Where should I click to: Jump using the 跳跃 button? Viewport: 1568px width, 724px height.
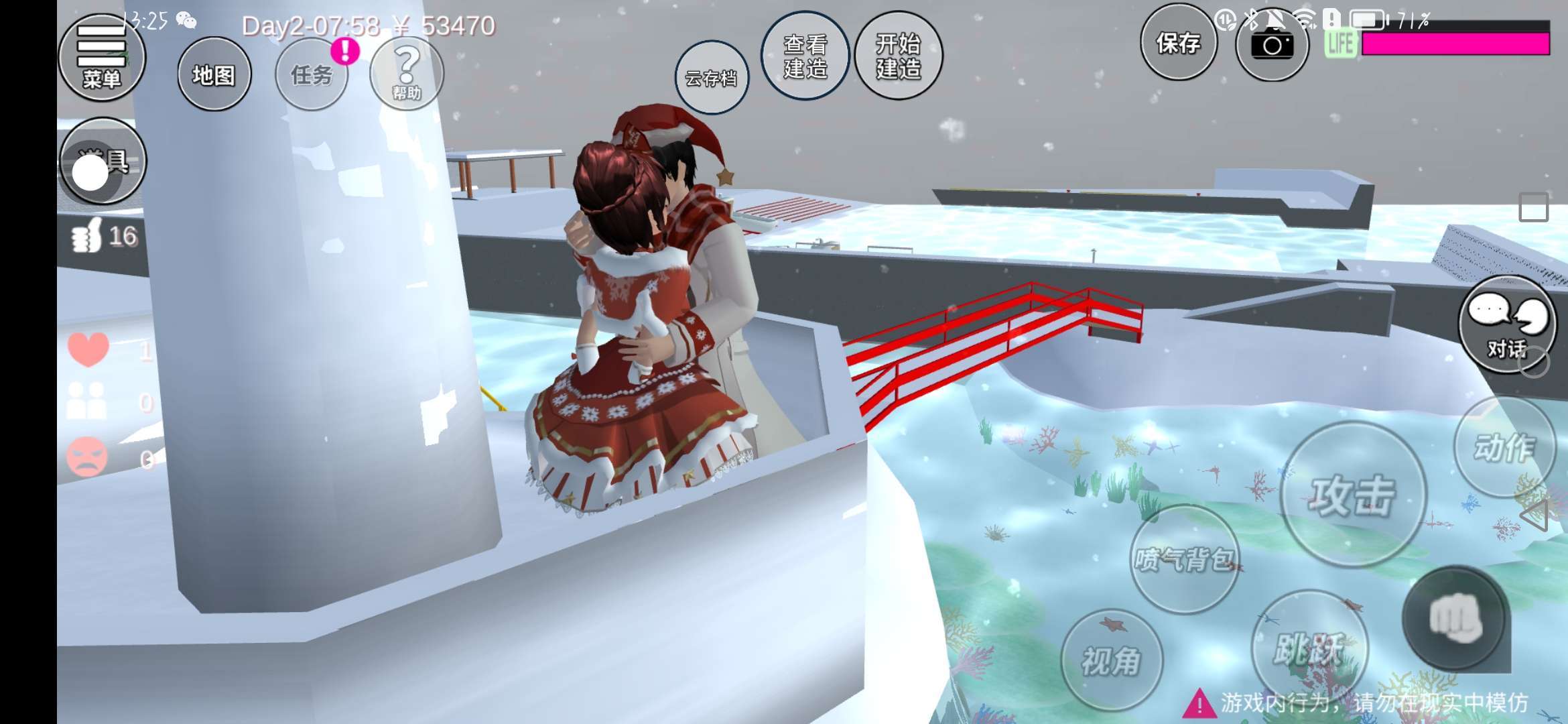coord(1309,648)
